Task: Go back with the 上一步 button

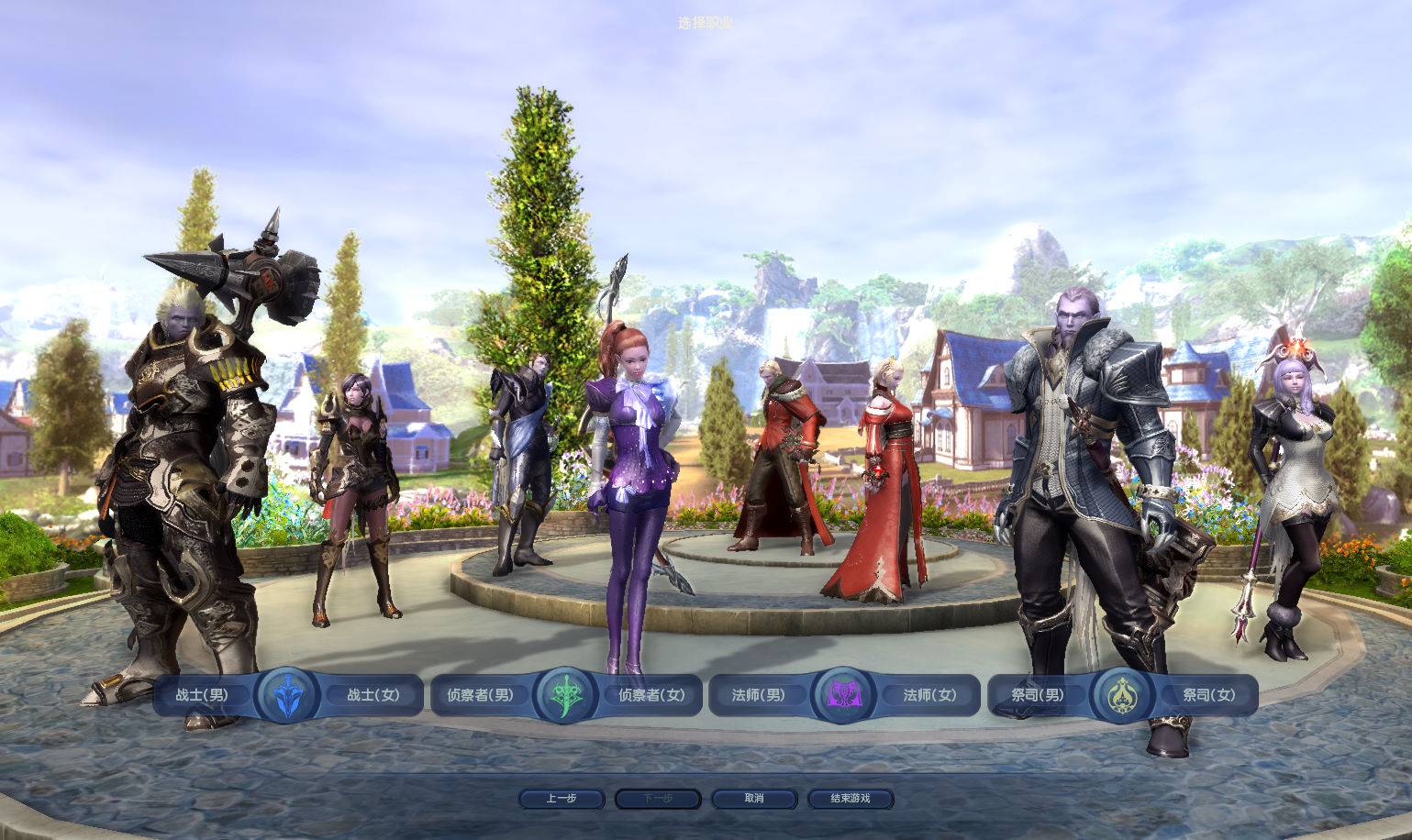Action: 561,799
